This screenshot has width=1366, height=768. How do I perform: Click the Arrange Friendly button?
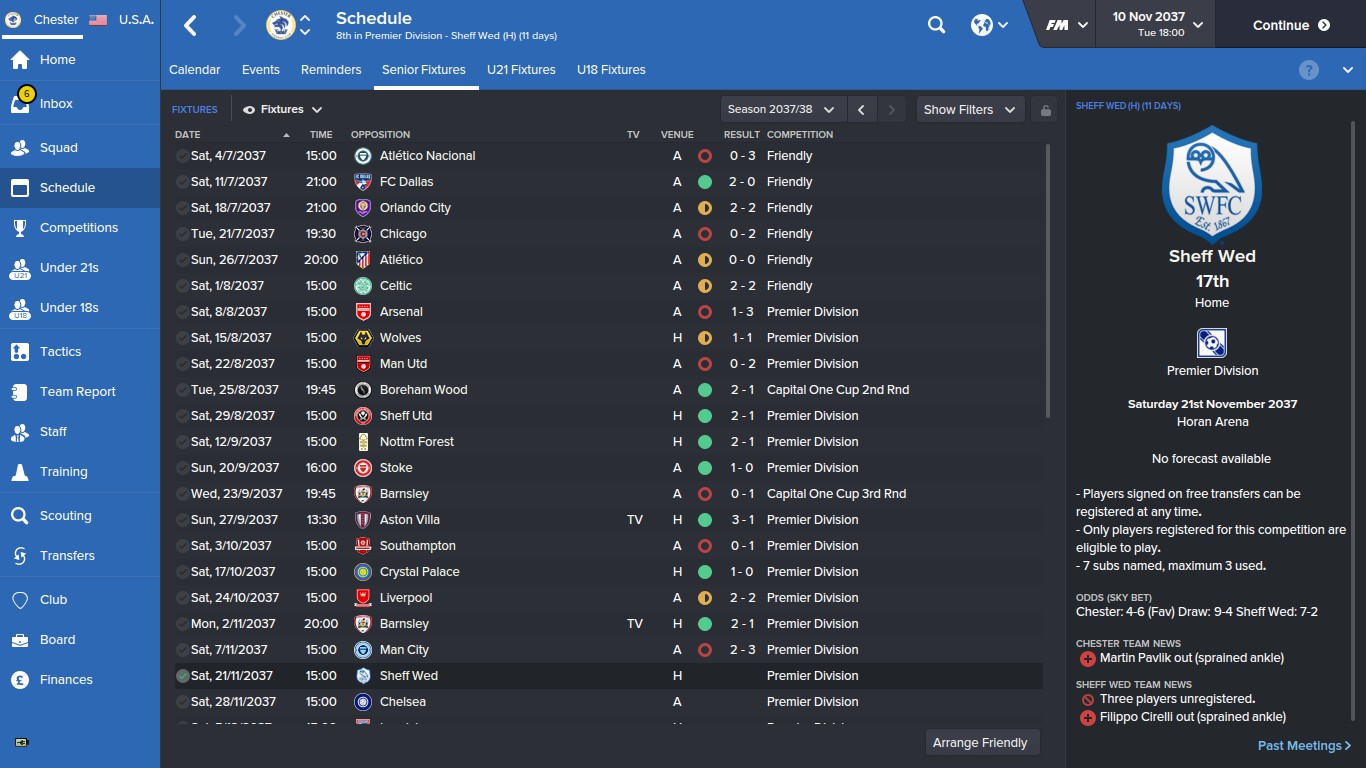pyautogui.click(x=981, y=742)
